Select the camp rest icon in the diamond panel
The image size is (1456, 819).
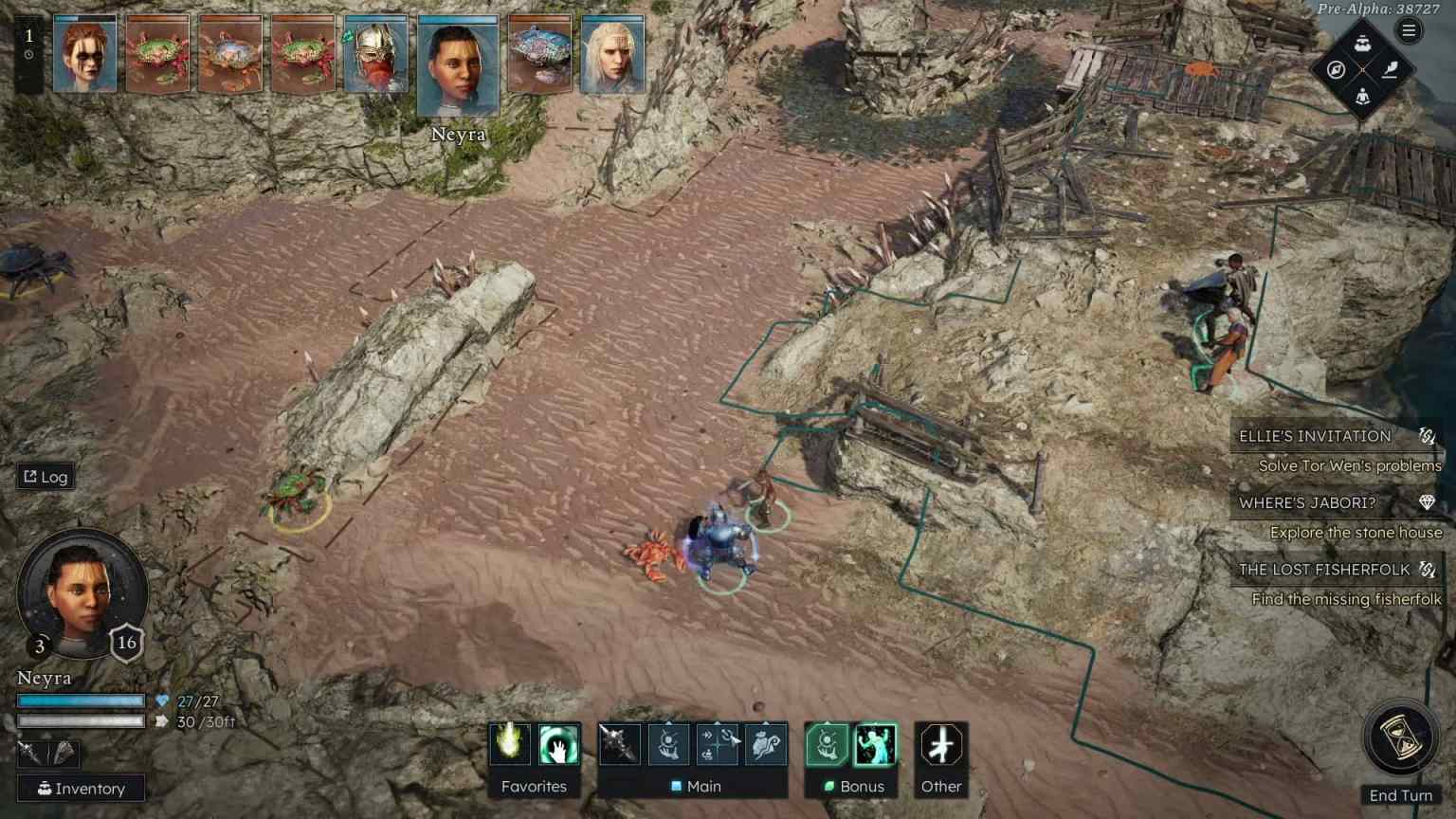[1362, 96]
